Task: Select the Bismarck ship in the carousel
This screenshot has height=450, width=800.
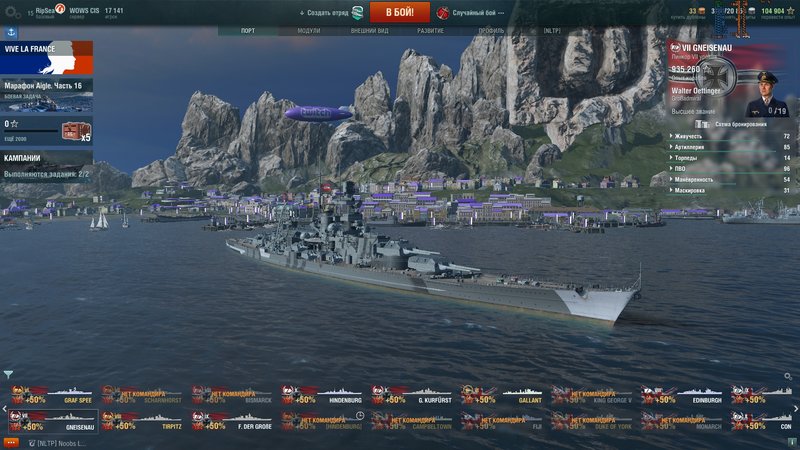Action: [234, 396]
